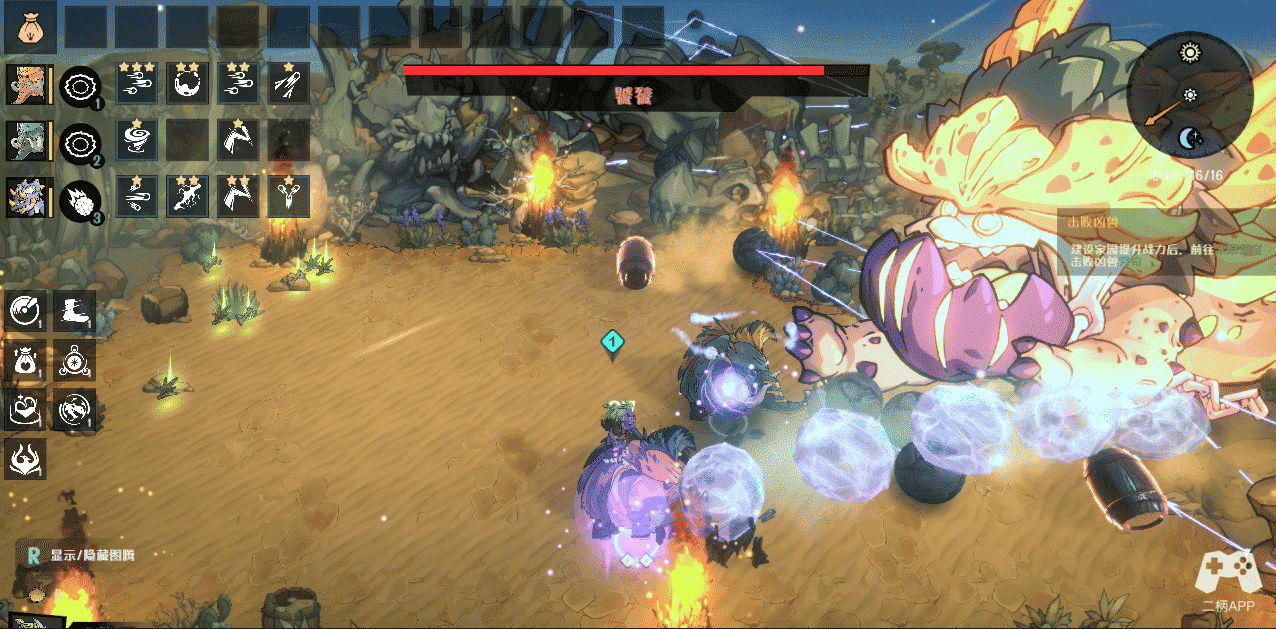Select the grey-haired second hero portrait

coord(28,141)
